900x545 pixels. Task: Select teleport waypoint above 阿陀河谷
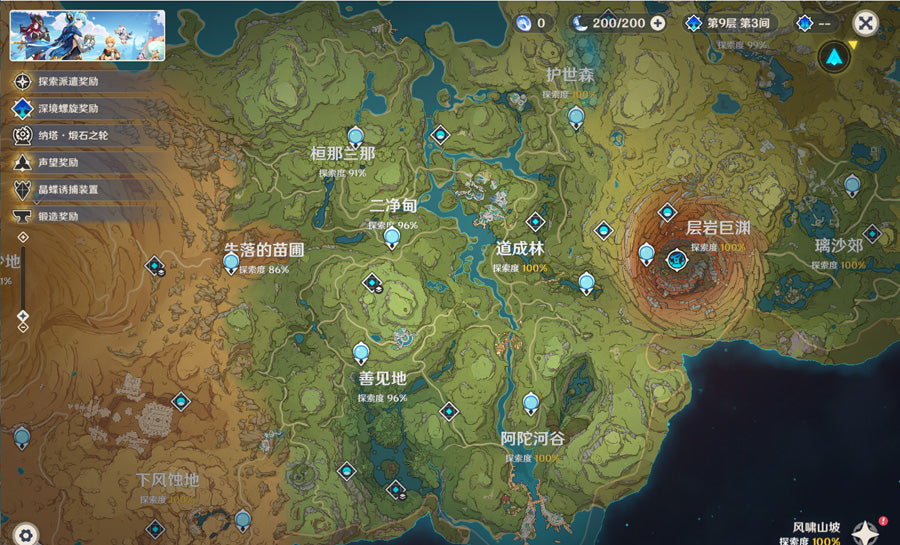tap(531, 403)
